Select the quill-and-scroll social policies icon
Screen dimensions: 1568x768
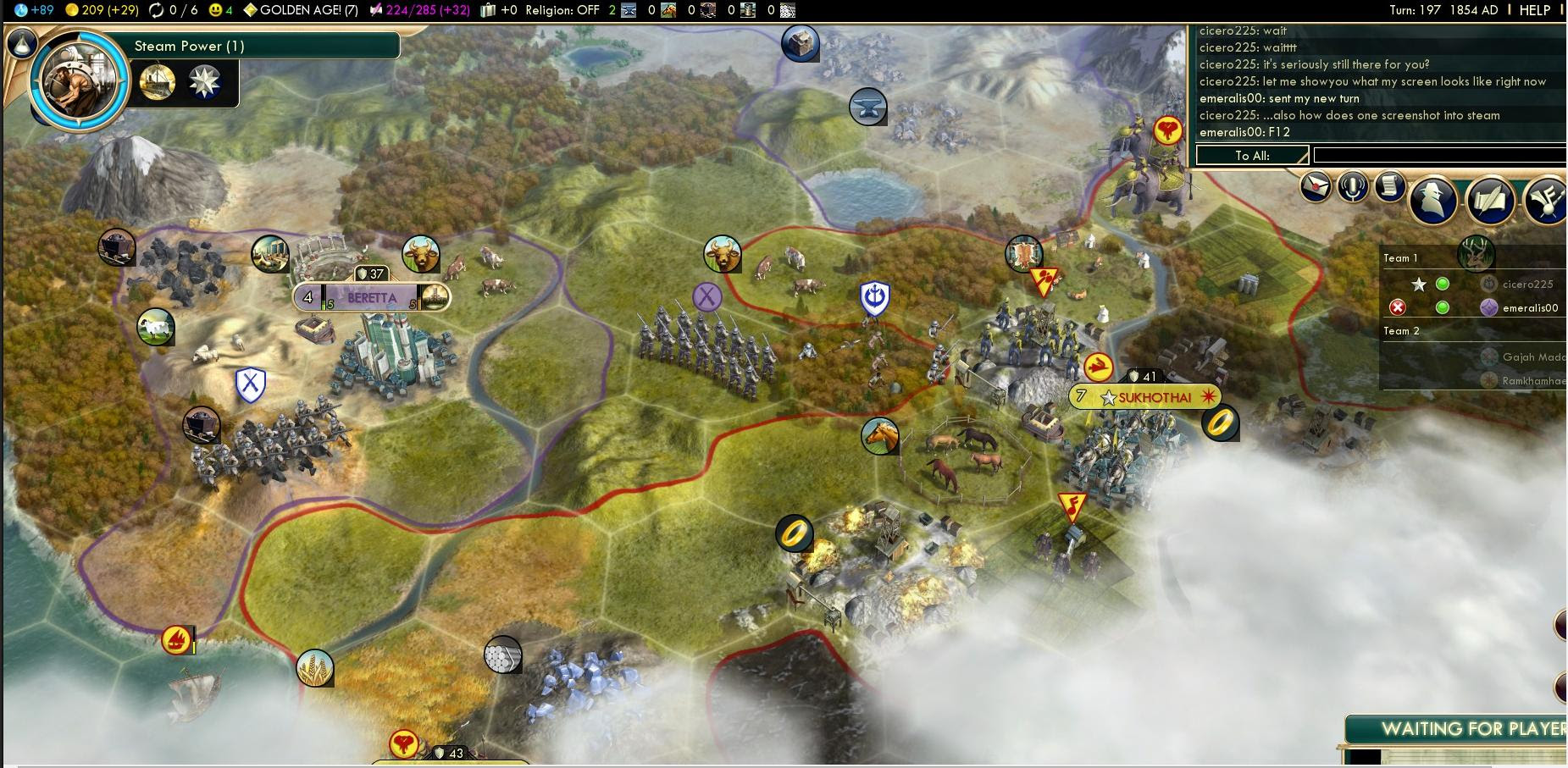click(x=1489, y=201)
